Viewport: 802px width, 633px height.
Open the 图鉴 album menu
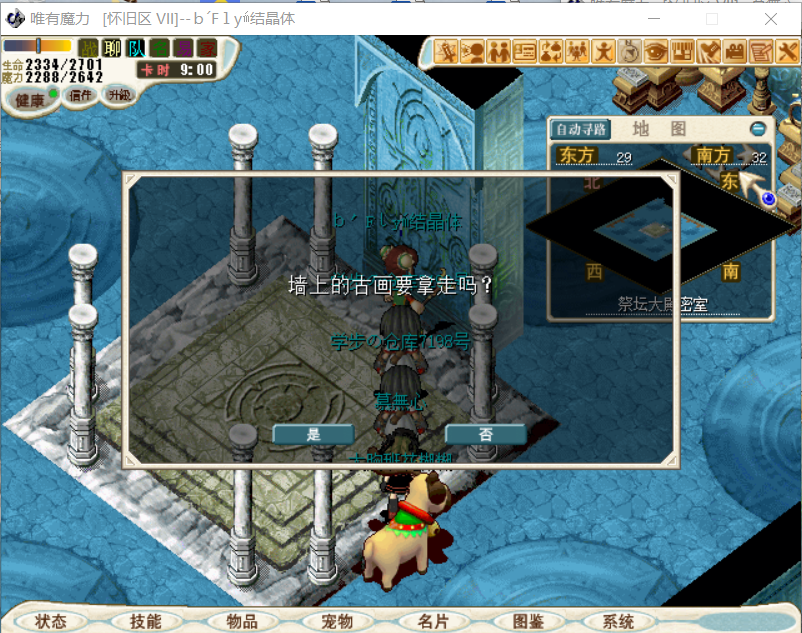pyautogui.click(x=527, y=621)
